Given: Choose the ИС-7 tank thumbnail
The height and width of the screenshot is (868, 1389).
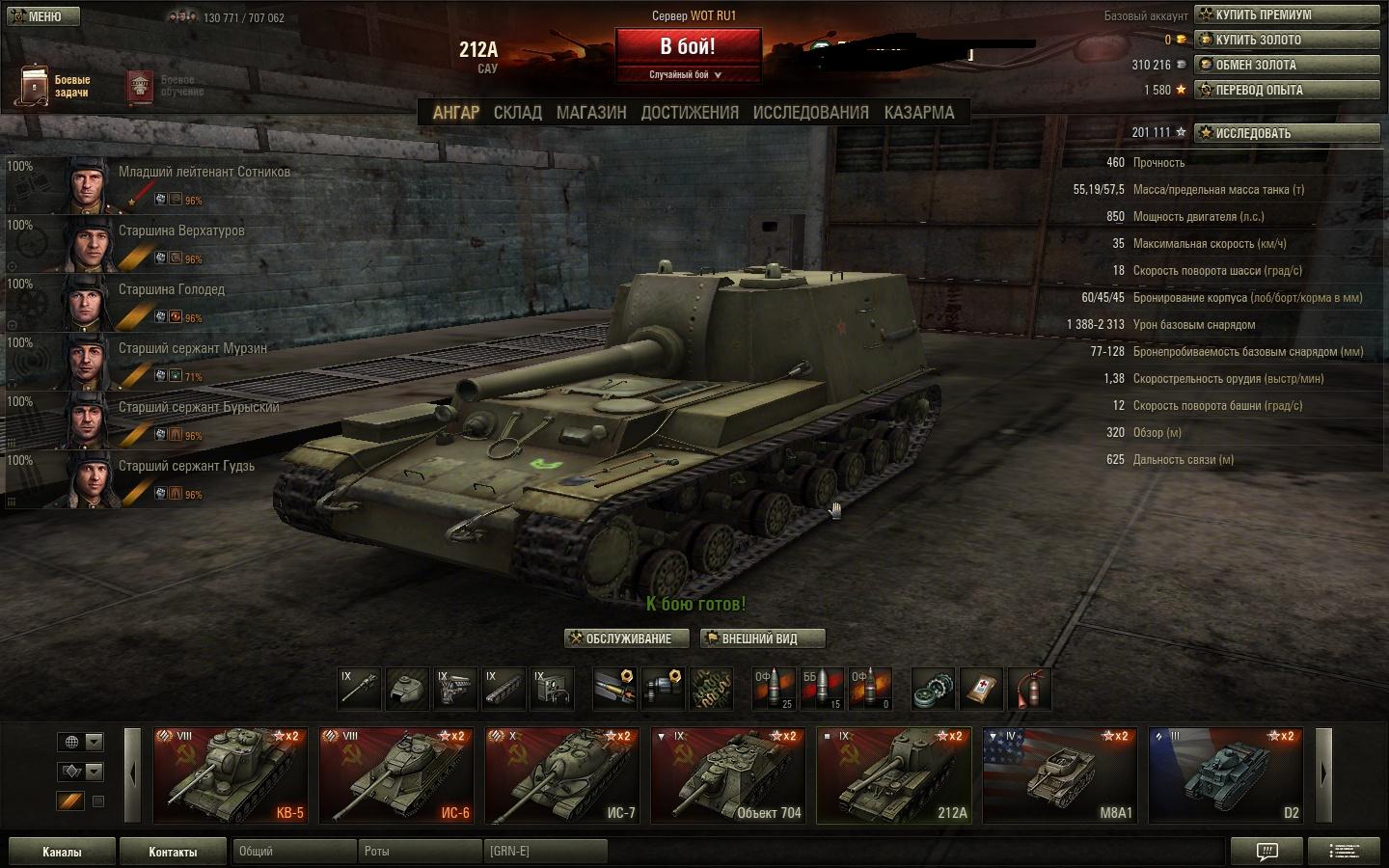Looking at the screenshot, I should coord(562,775).
